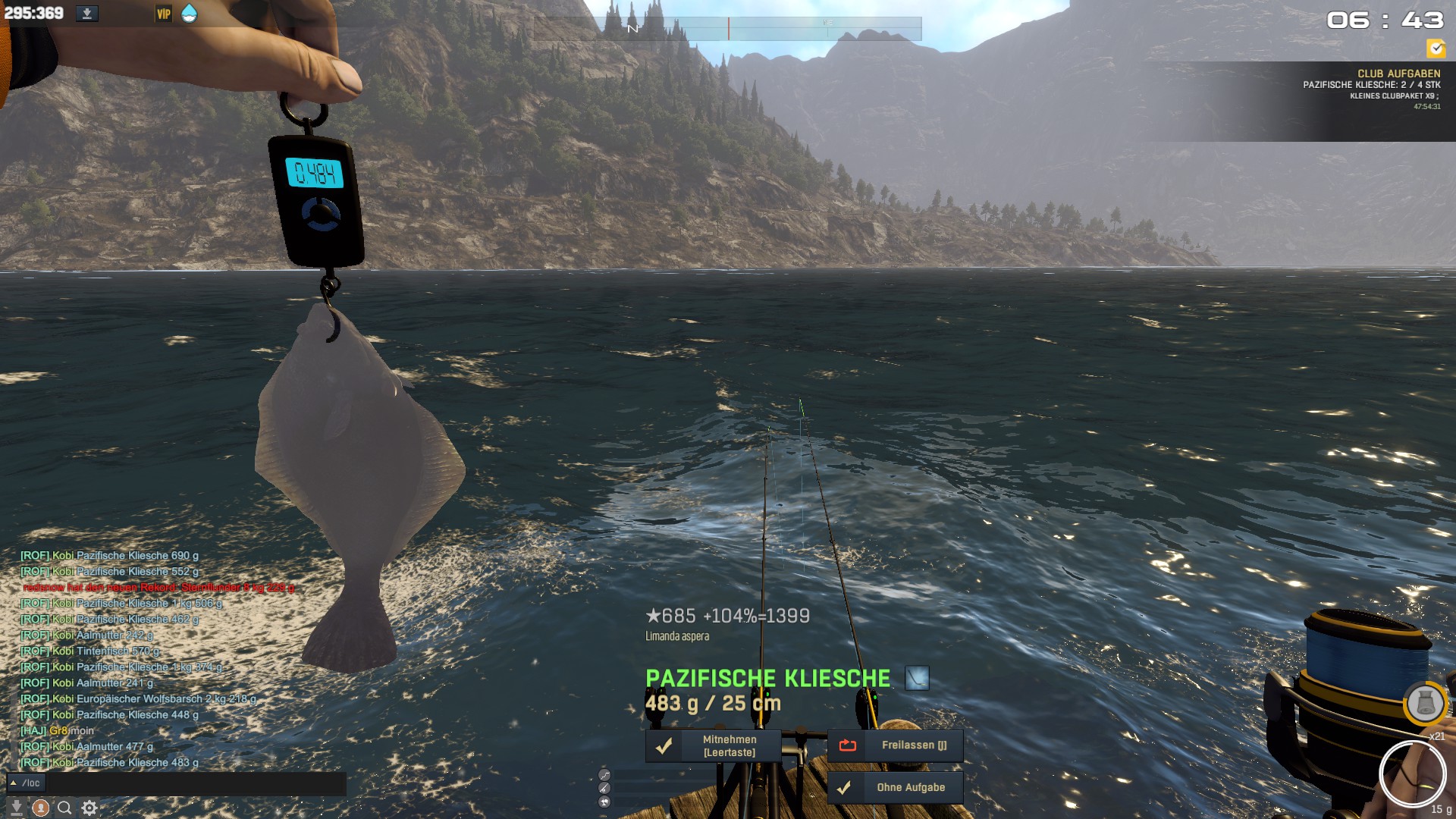Viewport: 1456px width, 819px height.
Task: Click the hook bait circle slot
Action: [1413, 774]
